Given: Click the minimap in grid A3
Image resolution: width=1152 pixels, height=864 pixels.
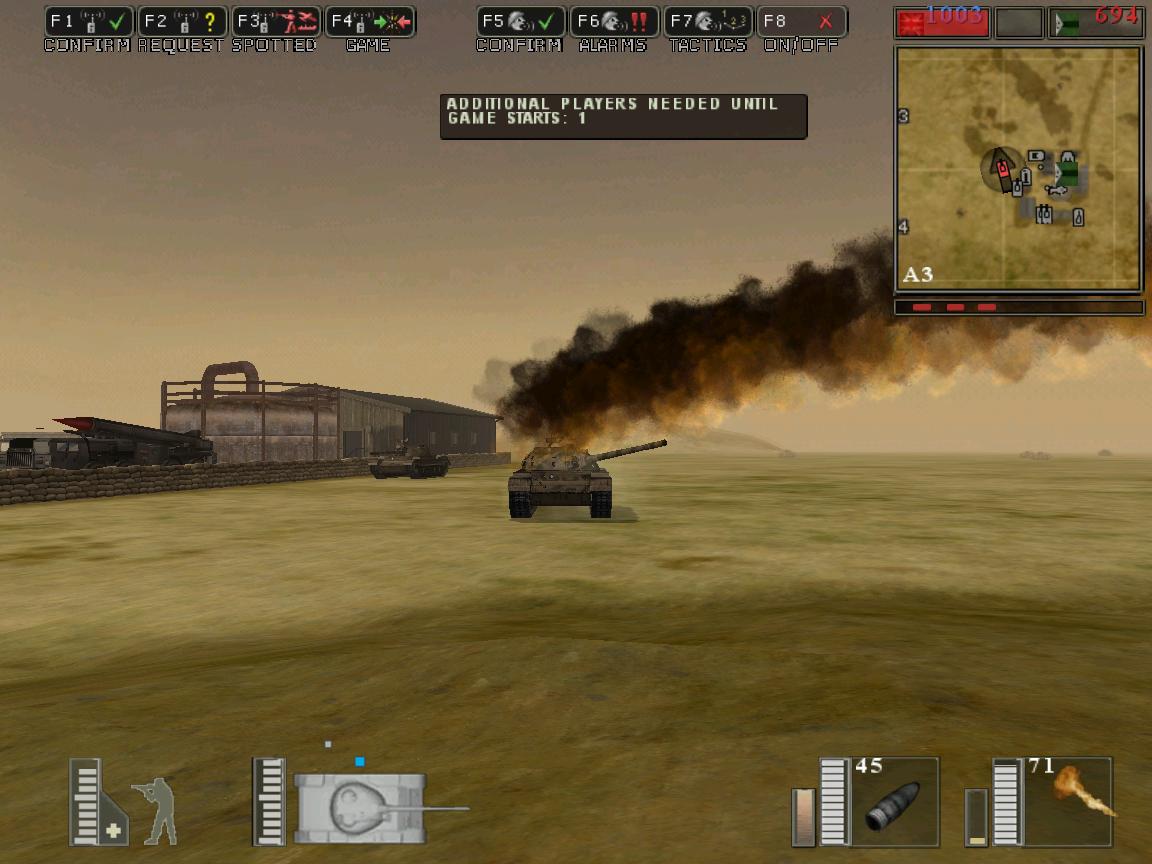Looking at the screenshot, I should click(x=1018, y=168).
